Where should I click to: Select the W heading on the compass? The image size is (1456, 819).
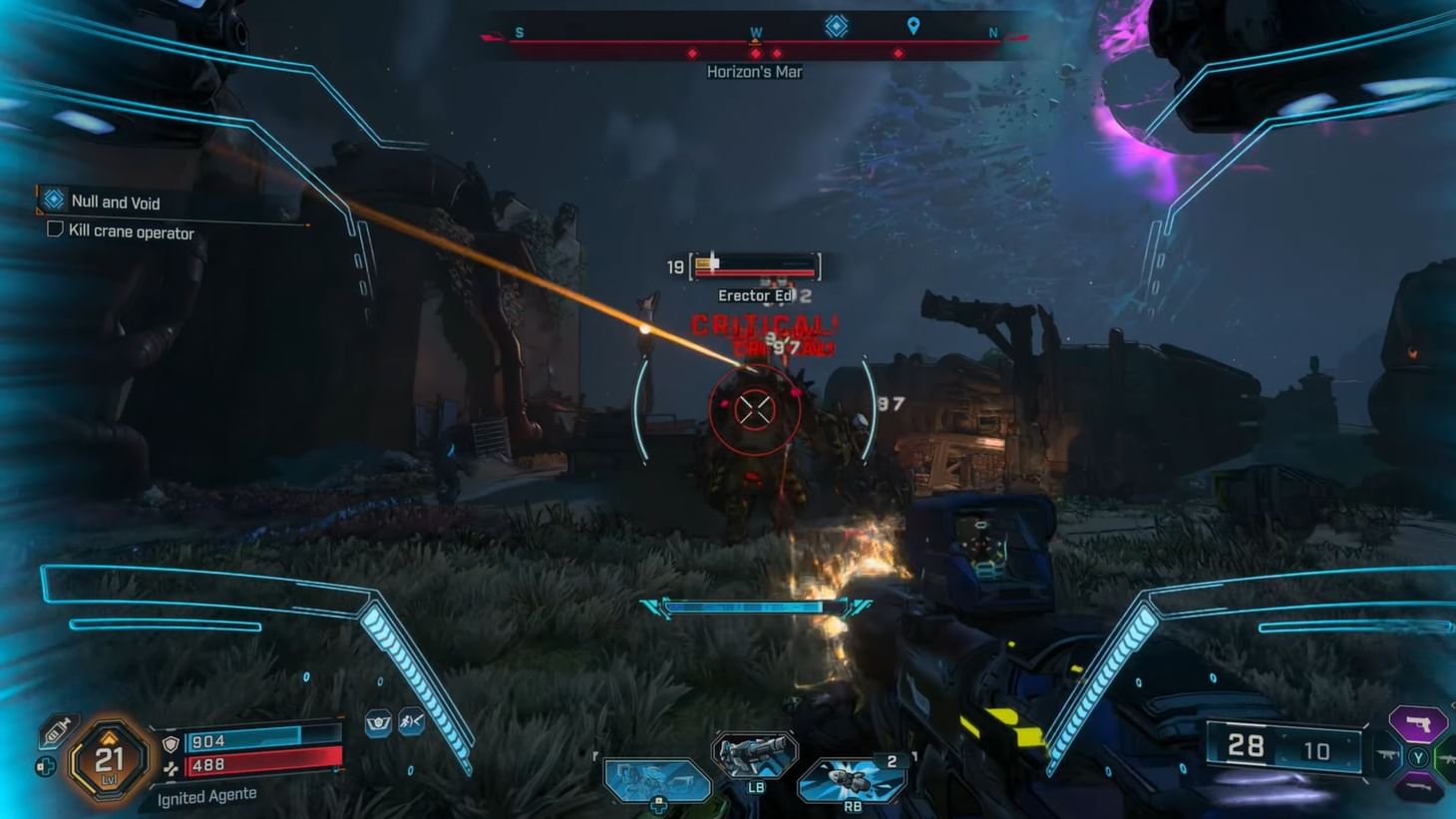[x=756, y=32]
